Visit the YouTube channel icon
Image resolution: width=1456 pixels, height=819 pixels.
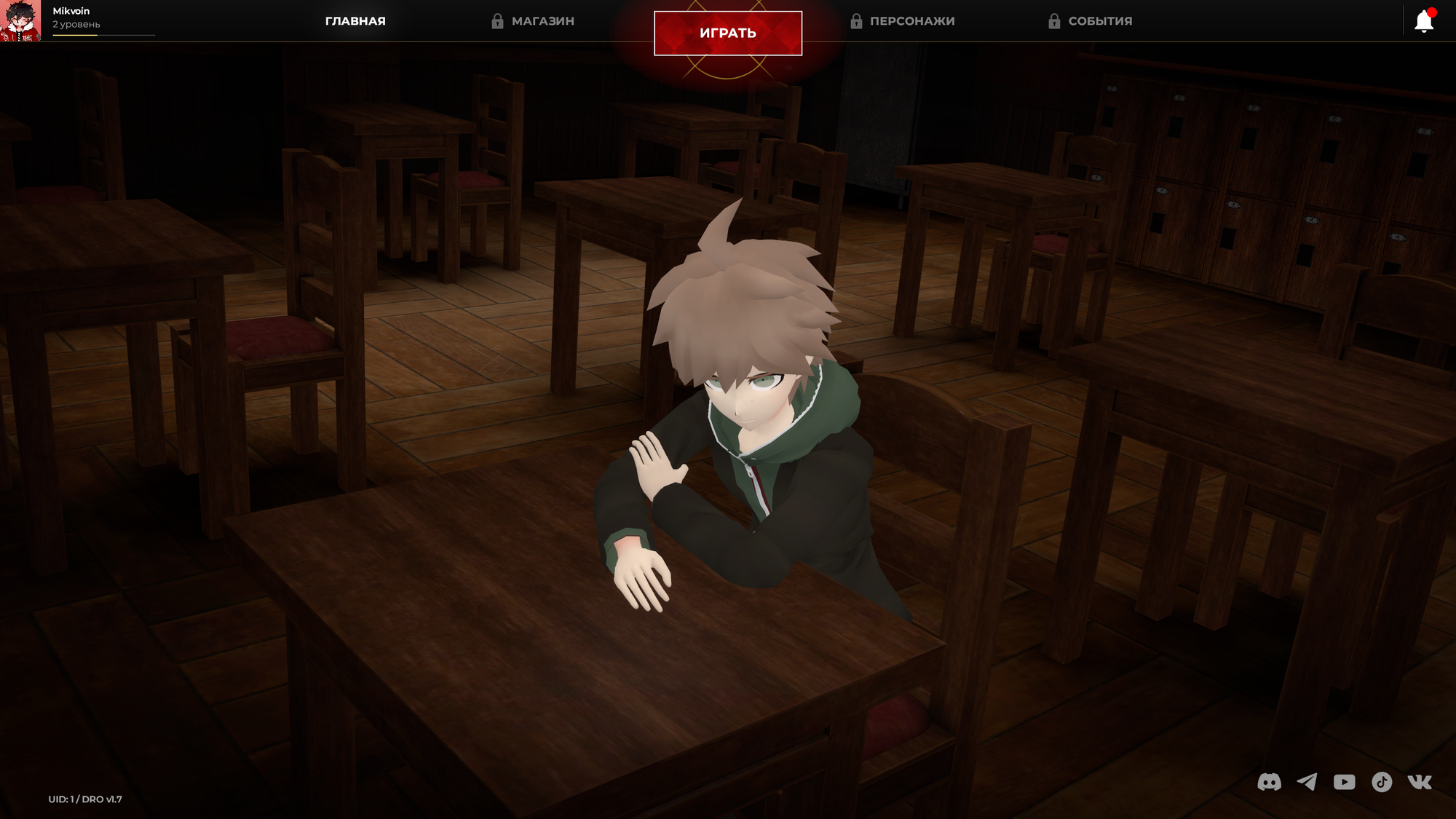1344,782
